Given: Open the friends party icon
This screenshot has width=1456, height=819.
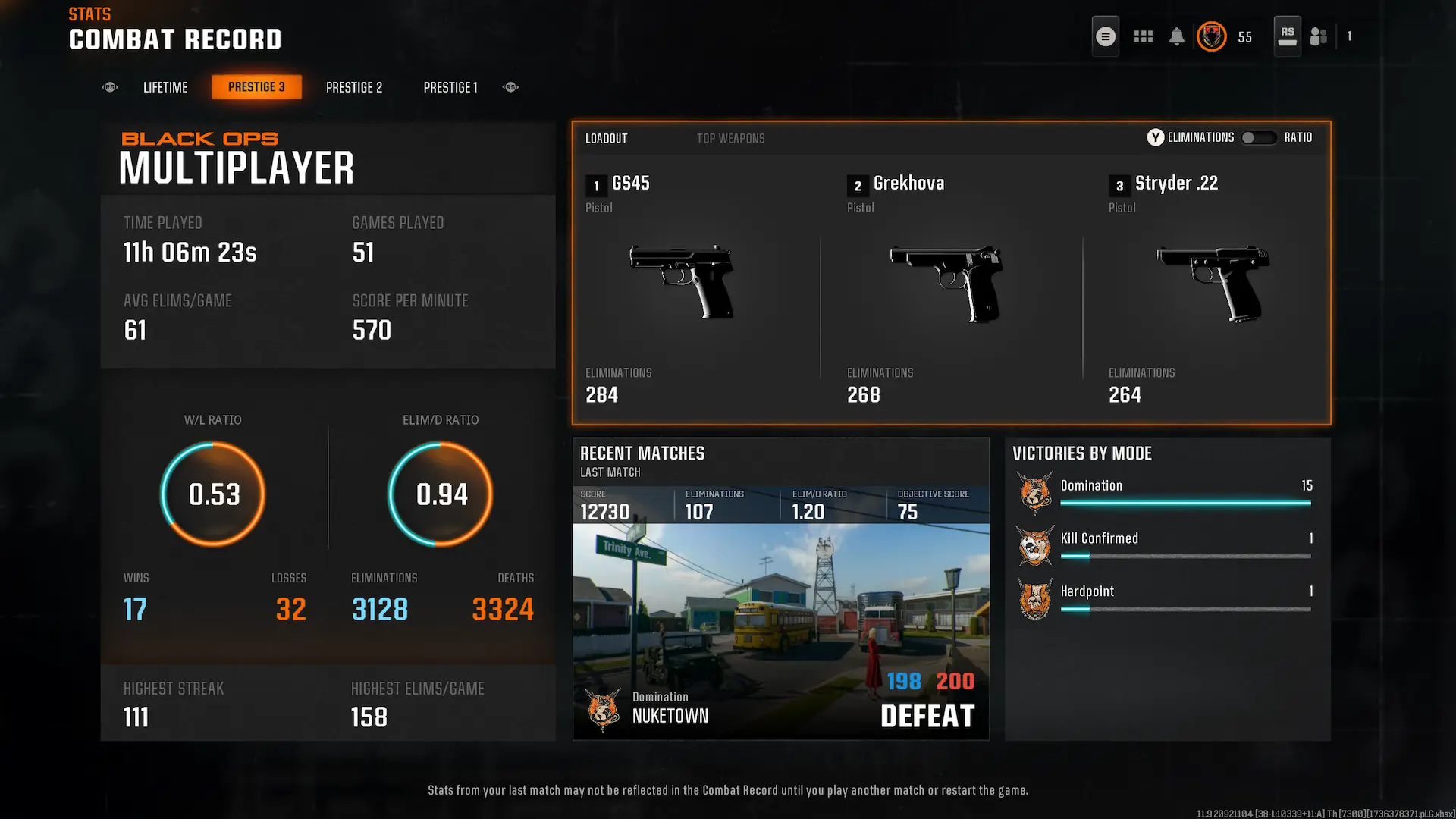Looking at the screenshot, I should pyautogui.click(x=1319, y=36).
